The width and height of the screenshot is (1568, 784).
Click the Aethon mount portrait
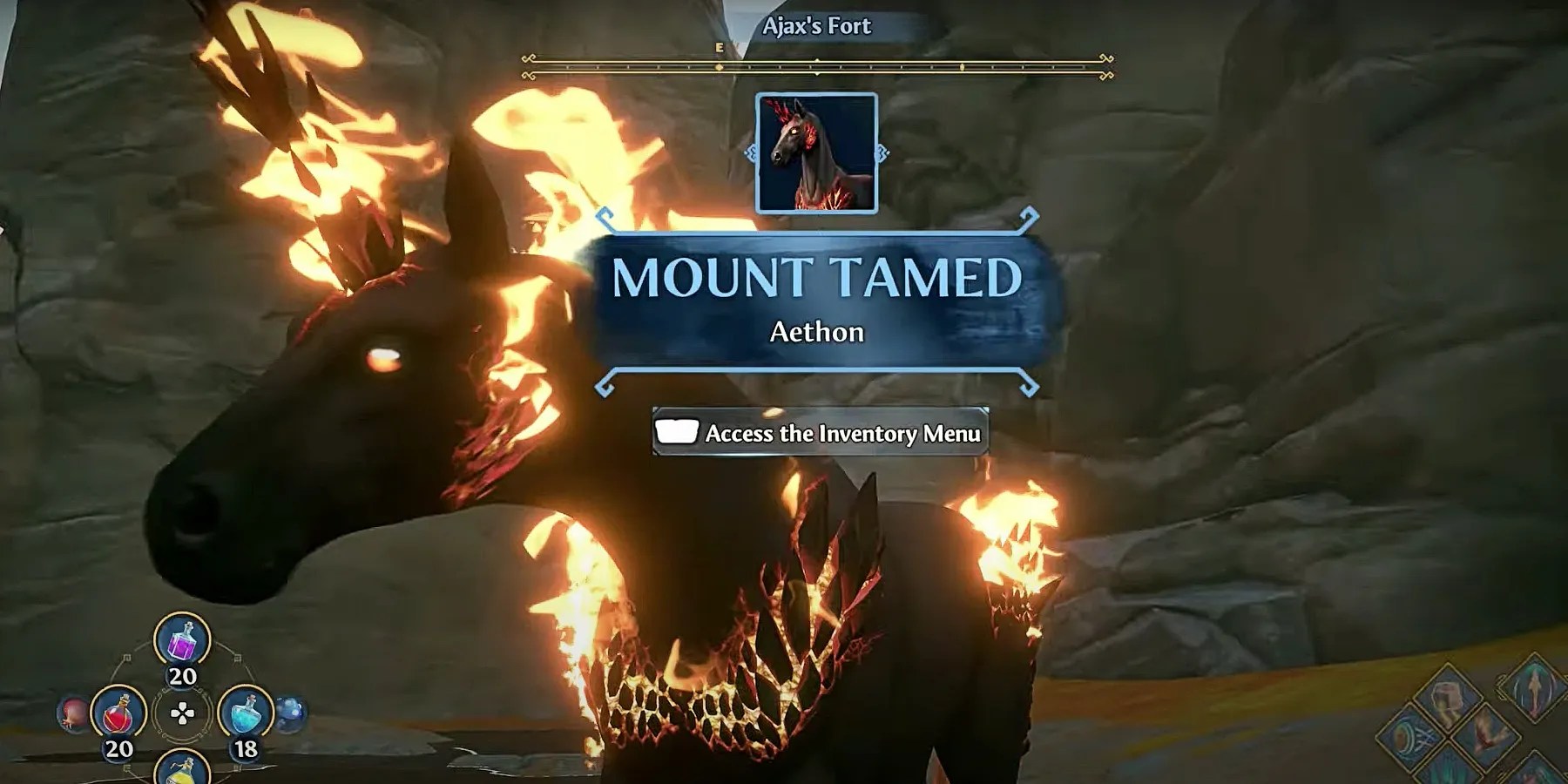[x=817, y=153]
